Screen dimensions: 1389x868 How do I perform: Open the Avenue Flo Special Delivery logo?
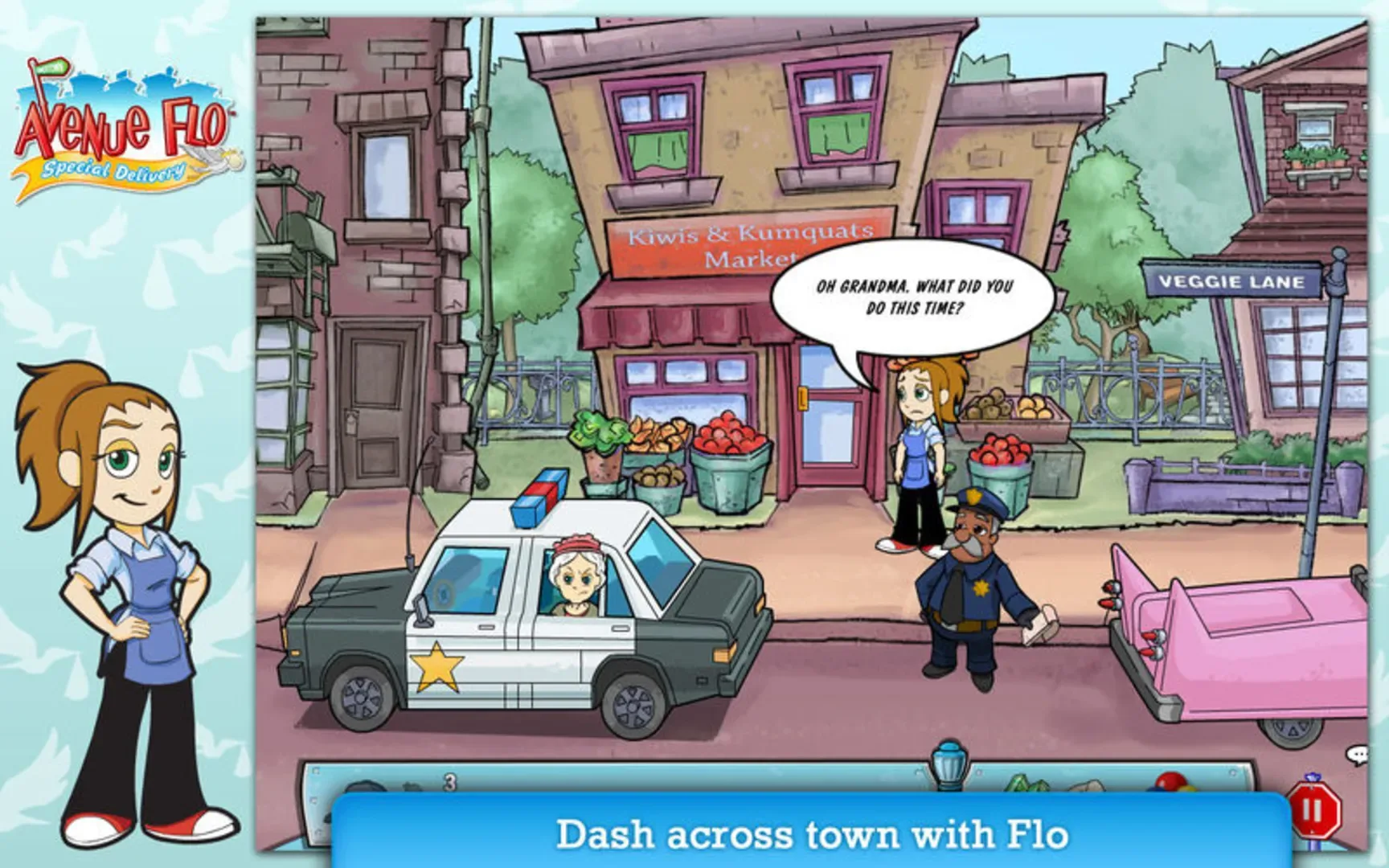click(x=121, y=129)
